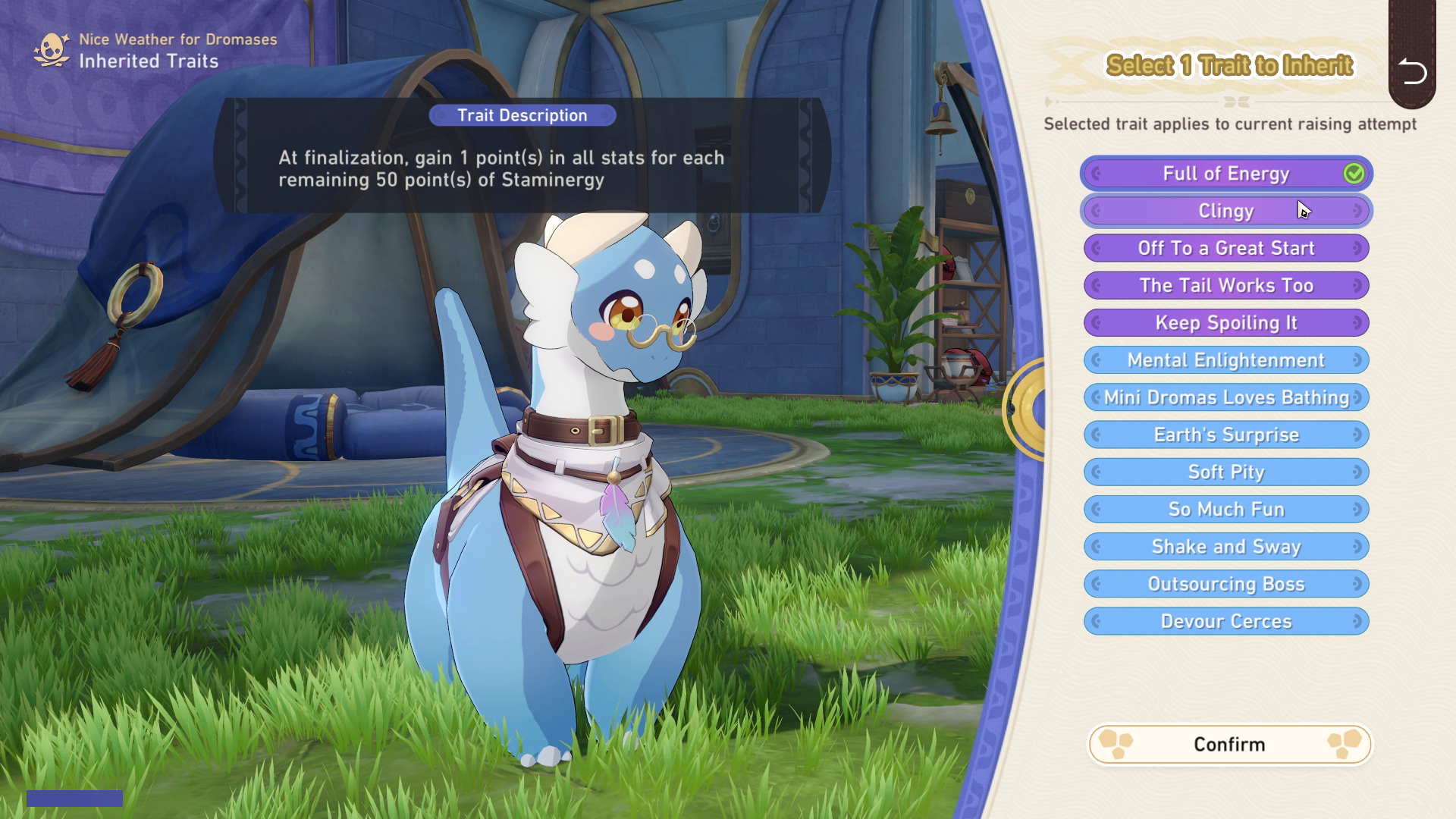
Task: Choose the Keep Spoiling It trait
Action: click(1225, 322)
